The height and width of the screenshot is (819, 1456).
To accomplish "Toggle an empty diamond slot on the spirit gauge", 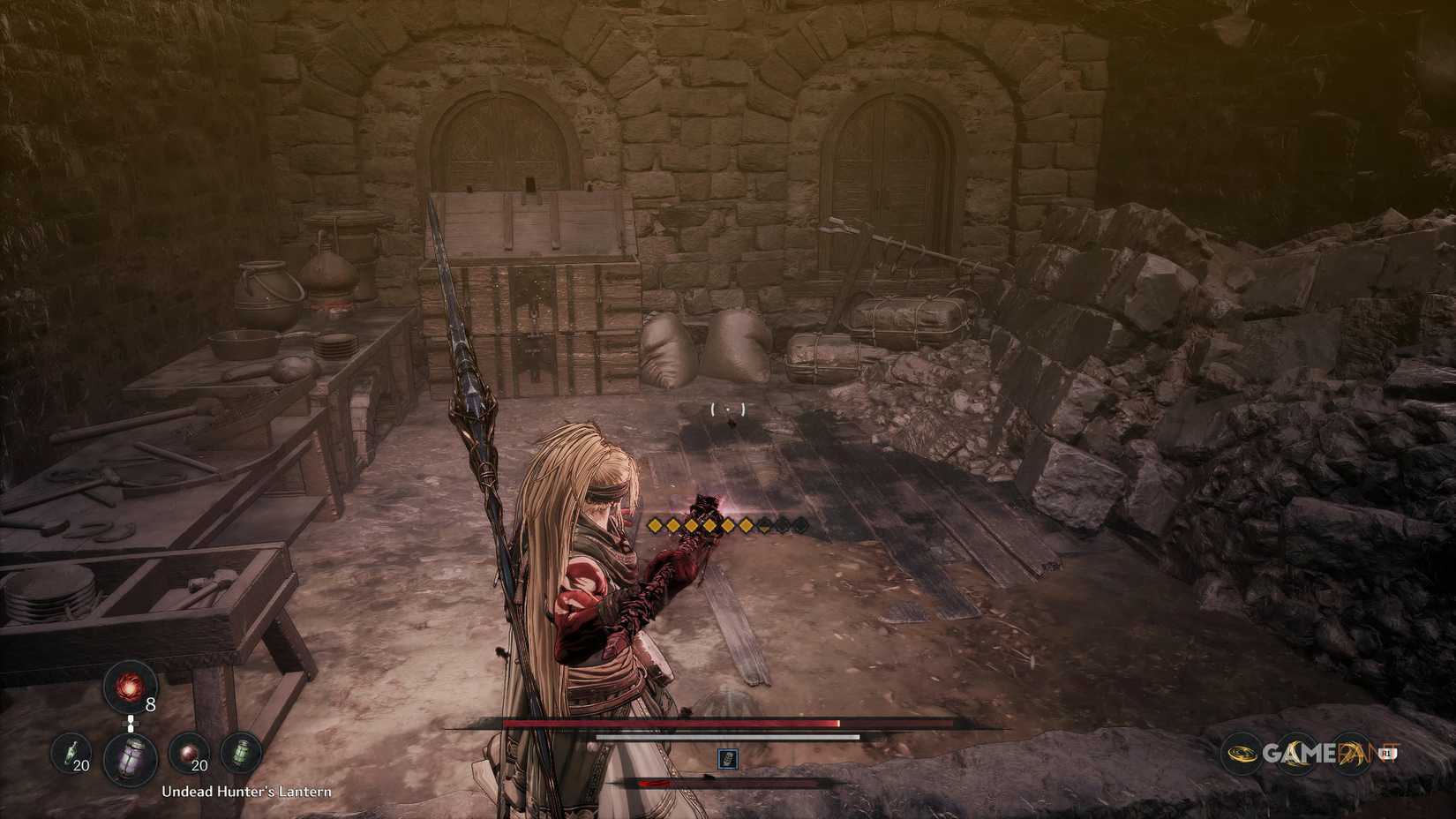I will [x=783, y=525].
